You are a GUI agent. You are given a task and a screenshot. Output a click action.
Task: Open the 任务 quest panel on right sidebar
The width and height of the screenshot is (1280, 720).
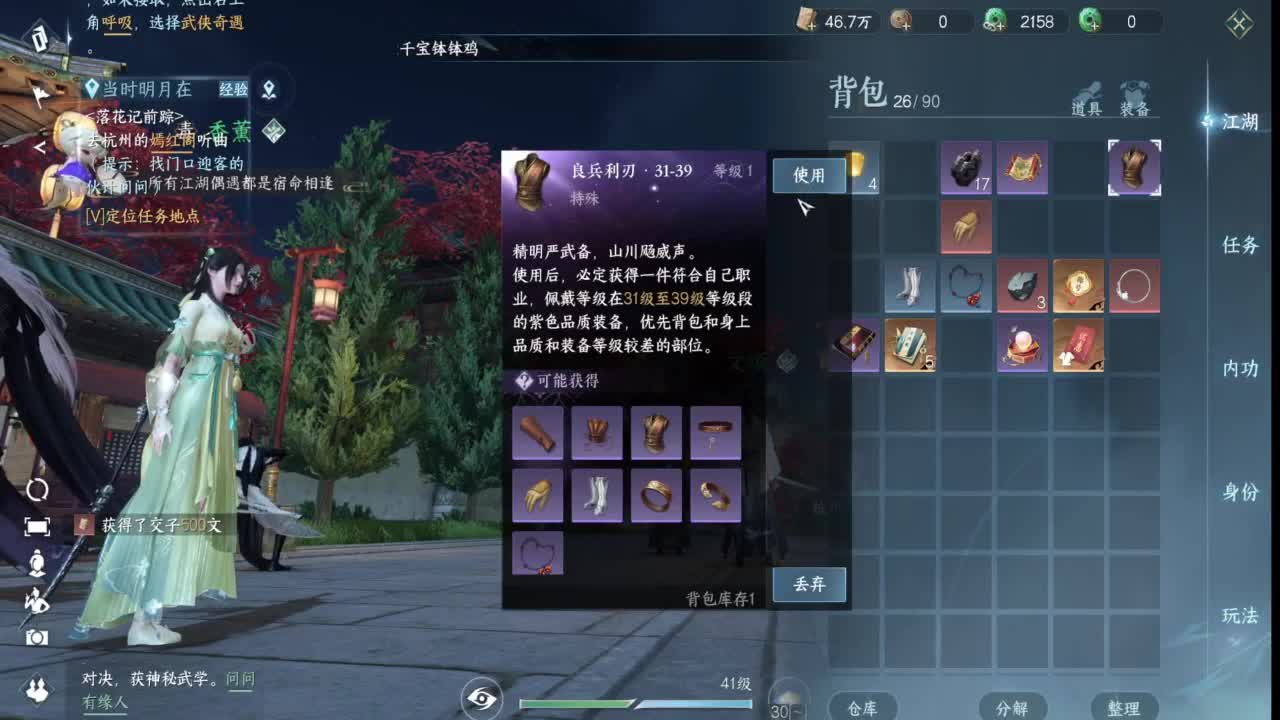pos(1240,245)
